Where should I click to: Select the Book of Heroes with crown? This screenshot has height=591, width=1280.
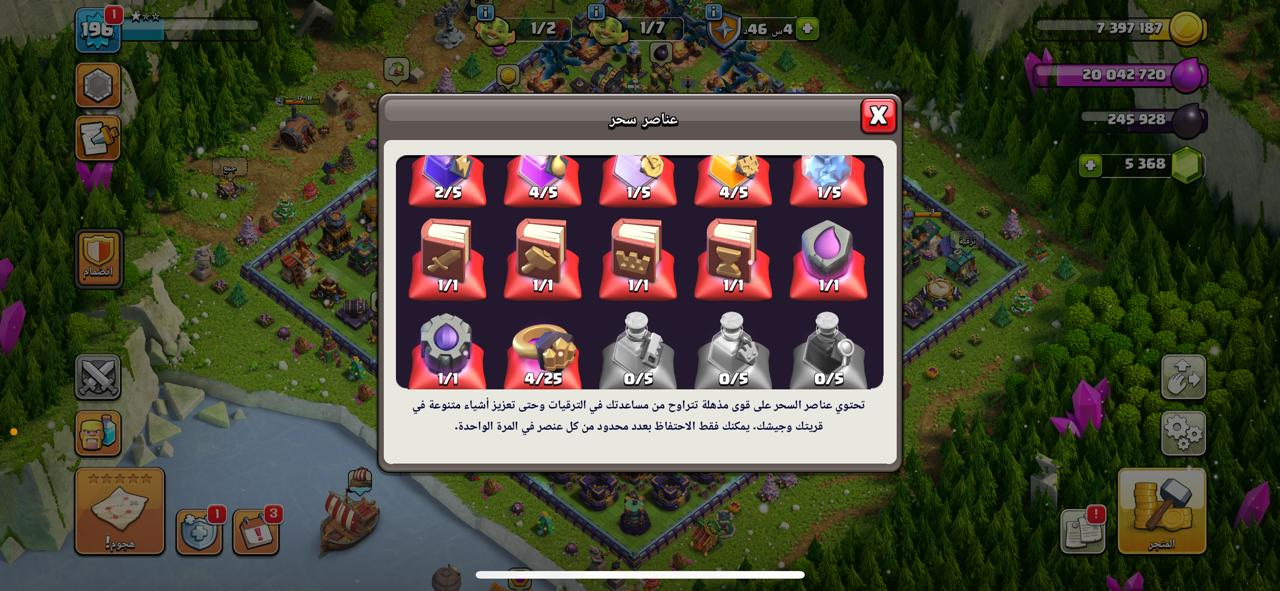(x=638, y=258)
